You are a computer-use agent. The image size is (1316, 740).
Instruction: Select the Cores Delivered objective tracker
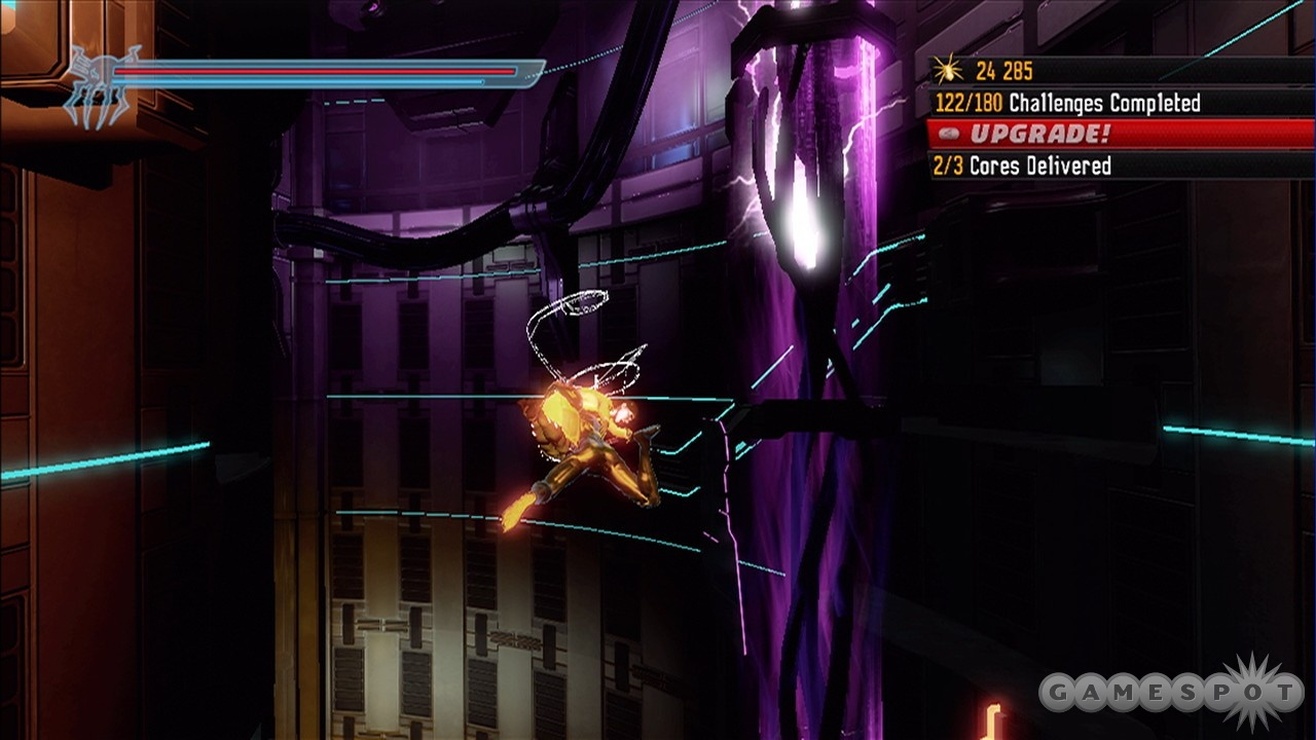pyautogui.click(x=1022, y=165)
